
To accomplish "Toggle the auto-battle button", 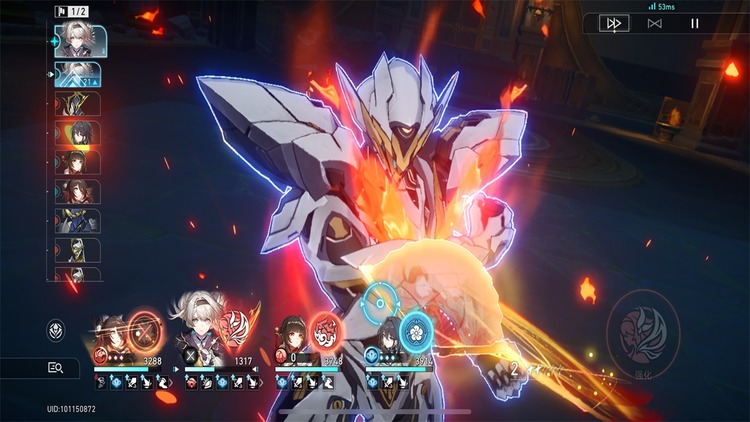I will point(654,23).
